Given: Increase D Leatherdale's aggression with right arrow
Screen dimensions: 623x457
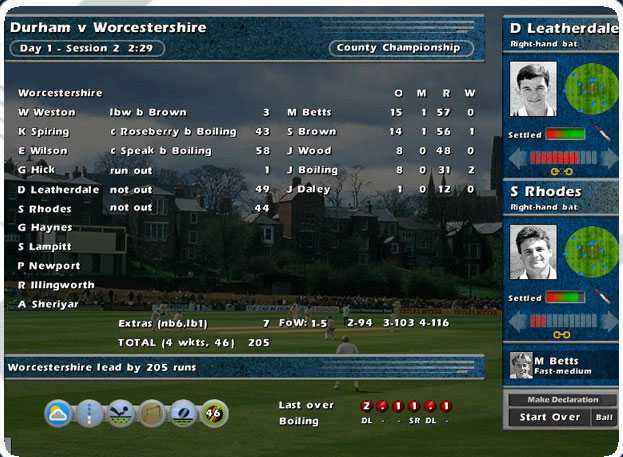Looking at the screenshot, I should point(608,158).
